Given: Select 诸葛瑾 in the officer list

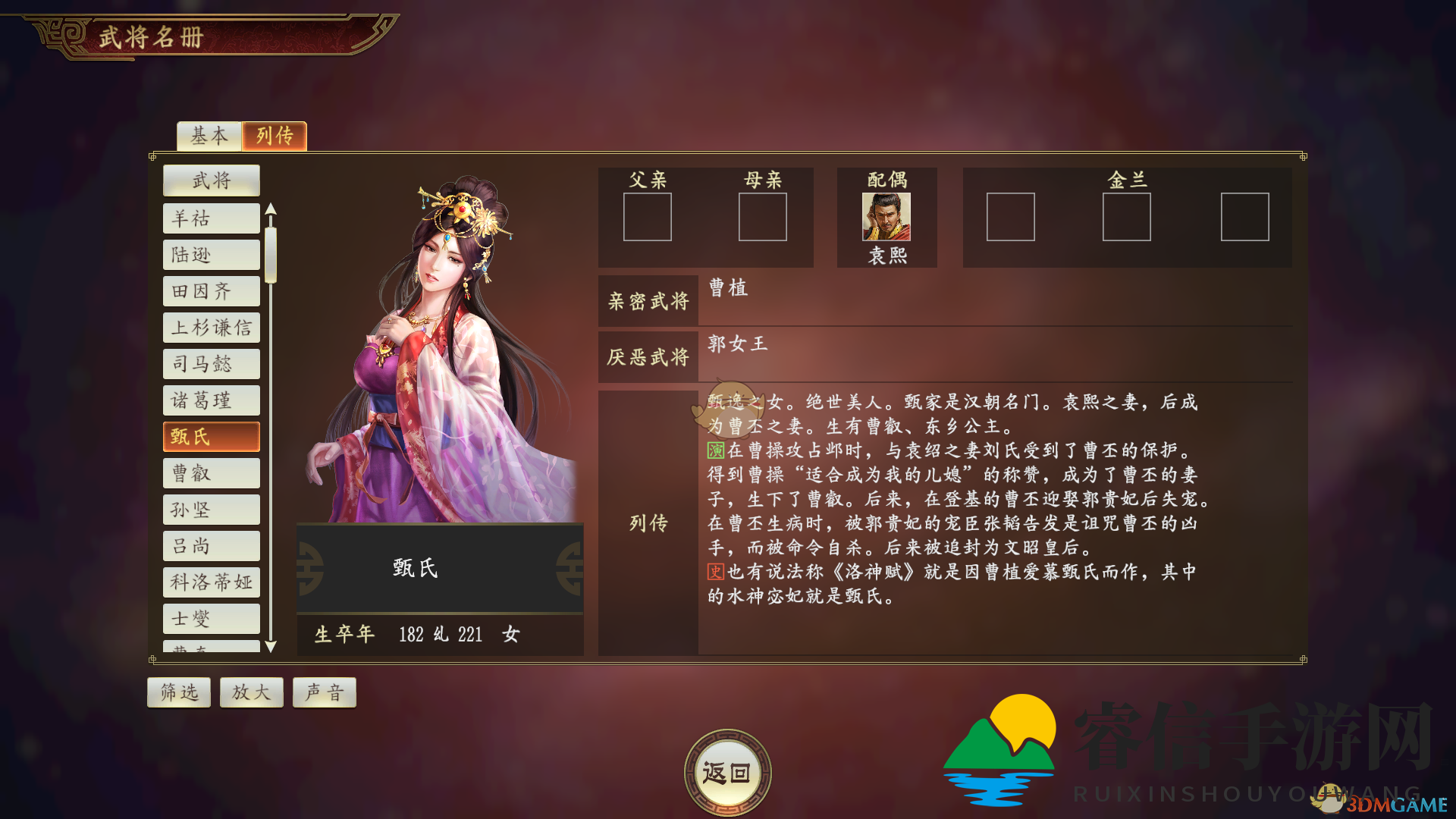Looking at the screenshot, I should tap(211, 400).
